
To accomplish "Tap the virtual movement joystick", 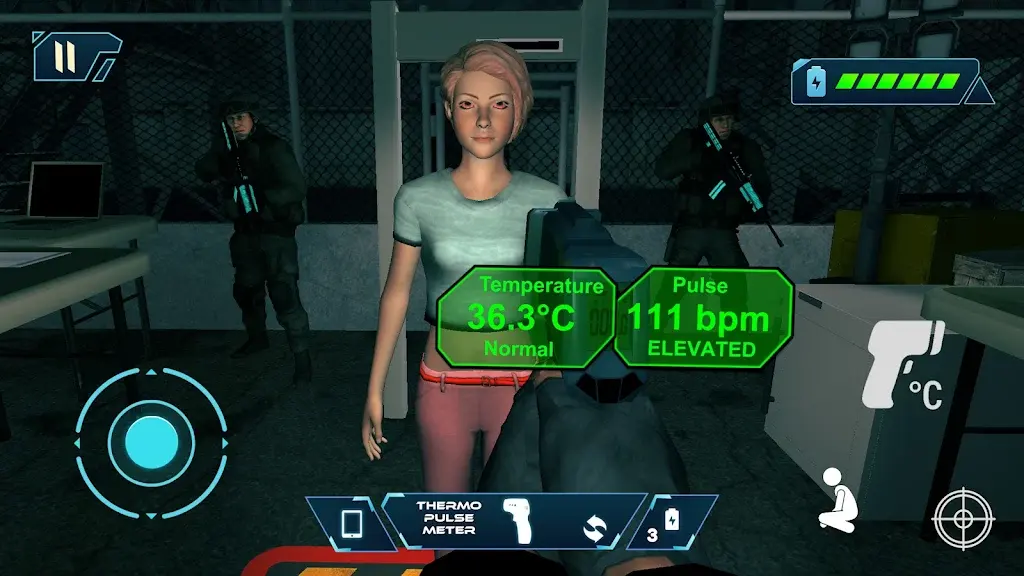I will point(151,440).
